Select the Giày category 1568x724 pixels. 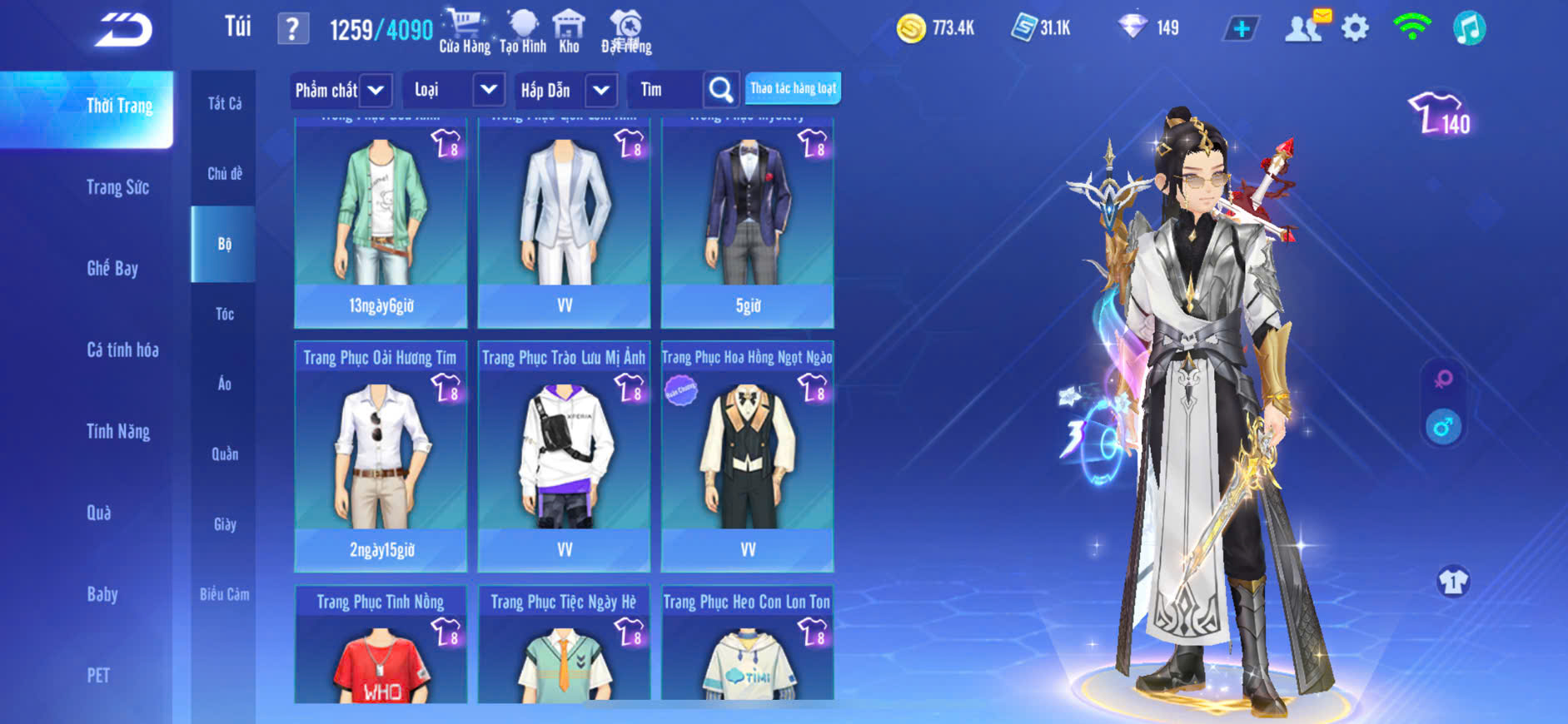(225, 524)
